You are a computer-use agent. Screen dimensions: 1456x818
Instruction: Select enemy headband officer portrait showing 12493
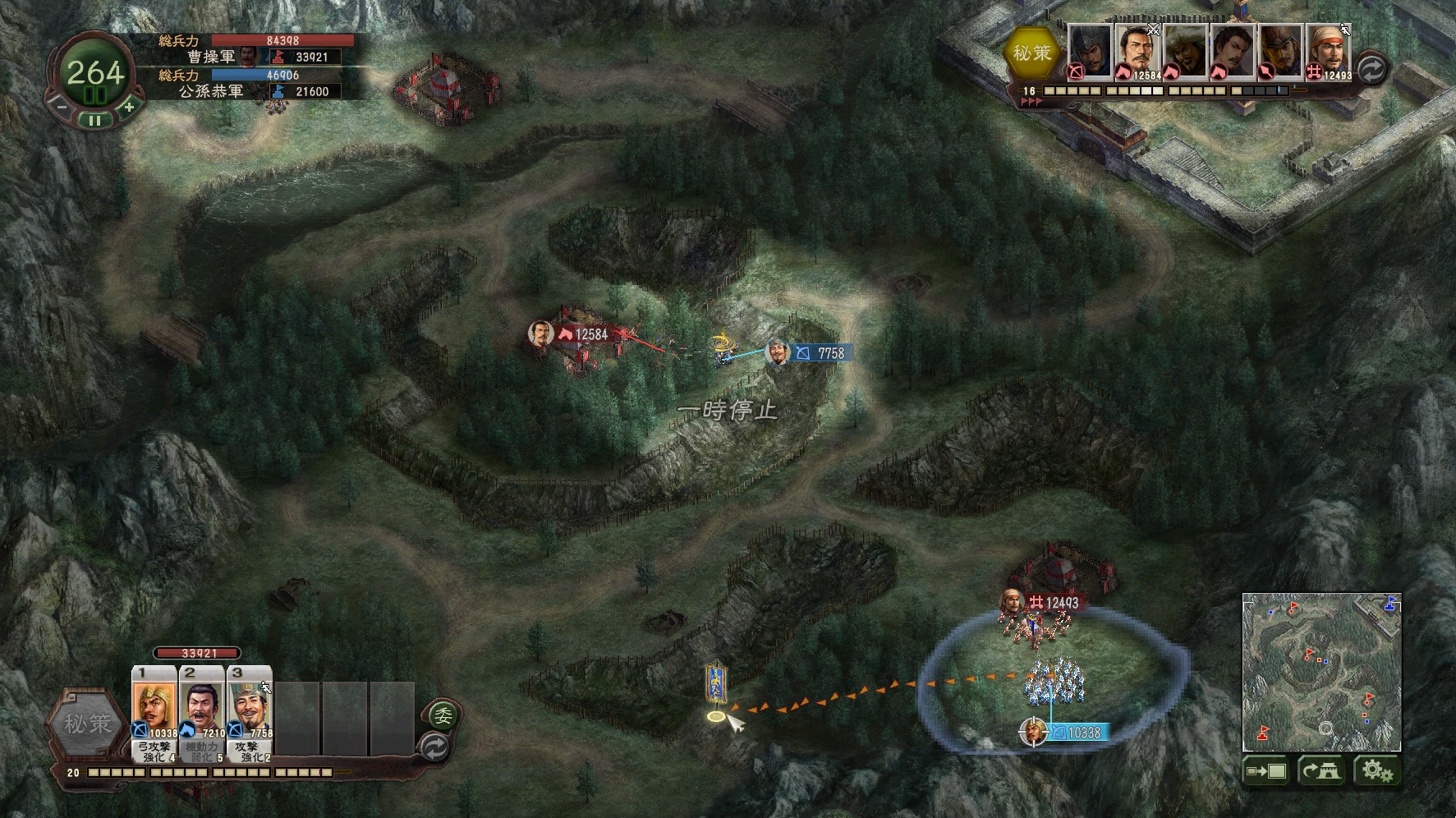[1329, 52]
